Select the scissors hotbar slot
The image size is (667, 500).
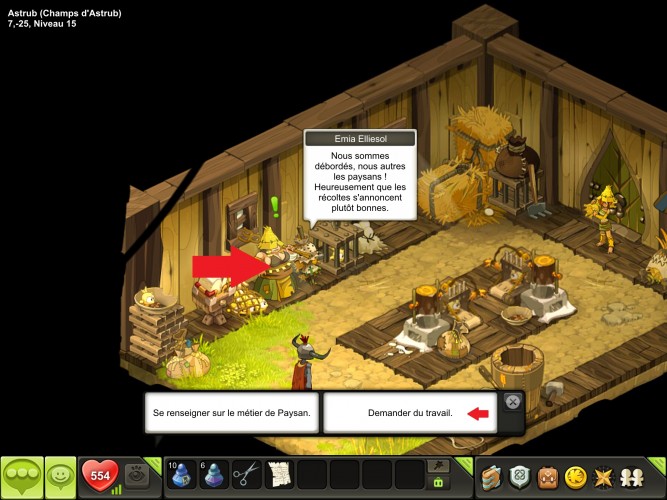pyautogui.click(x=246, y=475)
